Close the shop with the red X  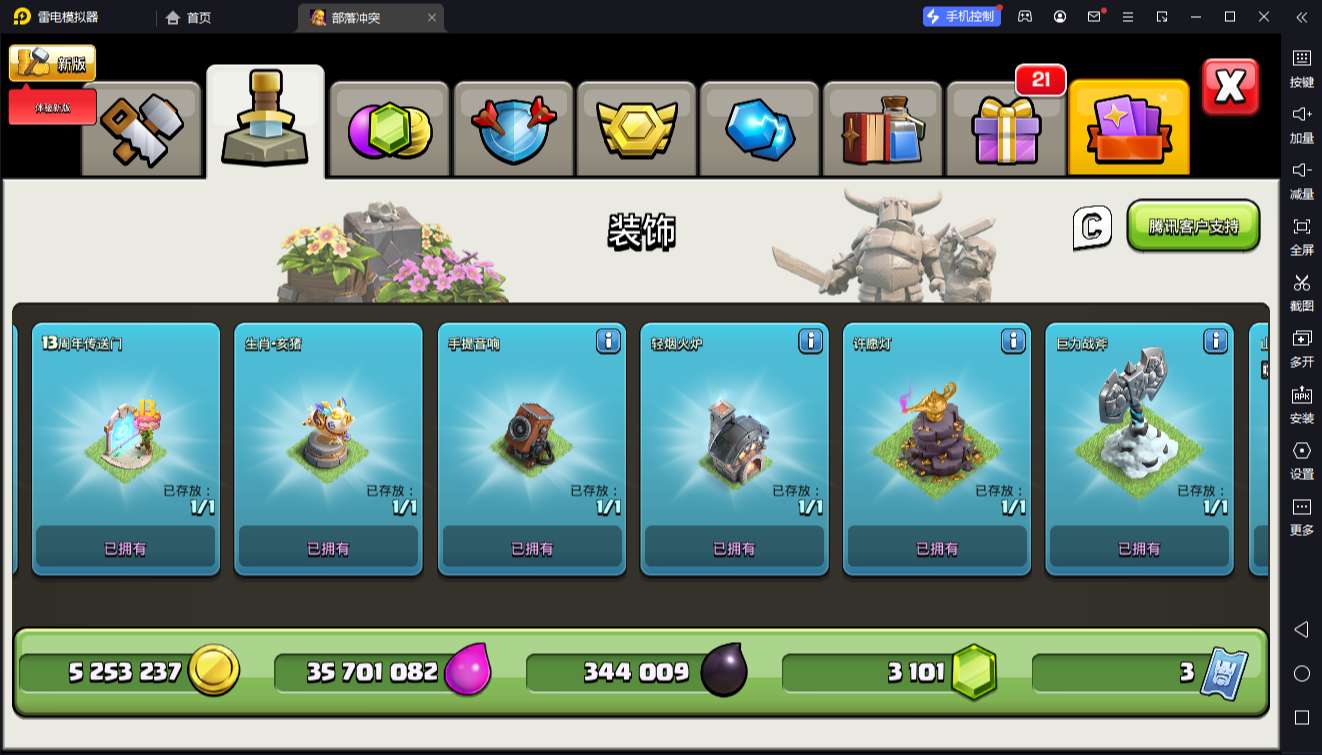(1230, 88)
